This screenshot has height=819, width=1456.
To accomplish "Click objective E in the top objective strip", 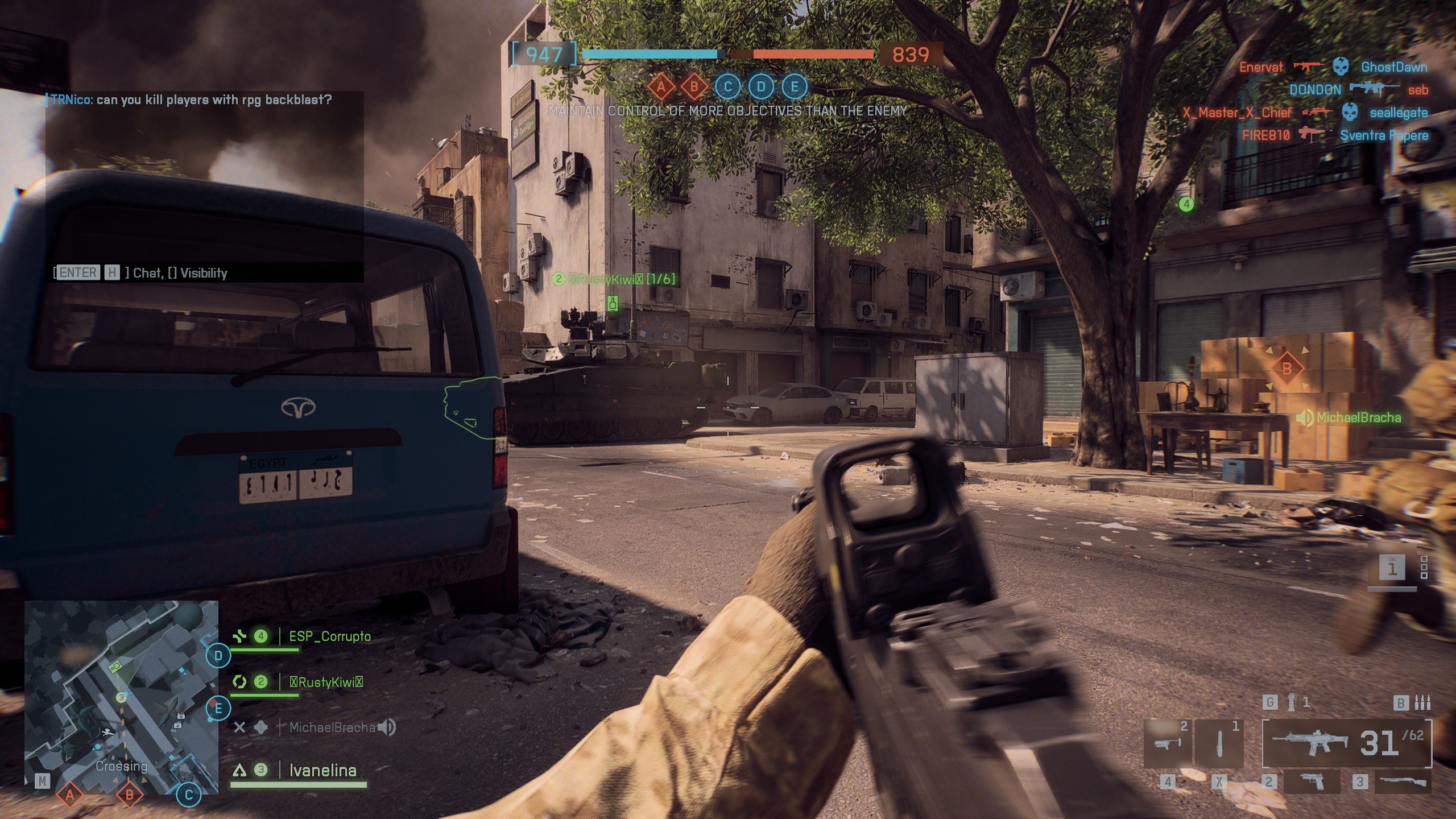I will (x=795, y=87).
